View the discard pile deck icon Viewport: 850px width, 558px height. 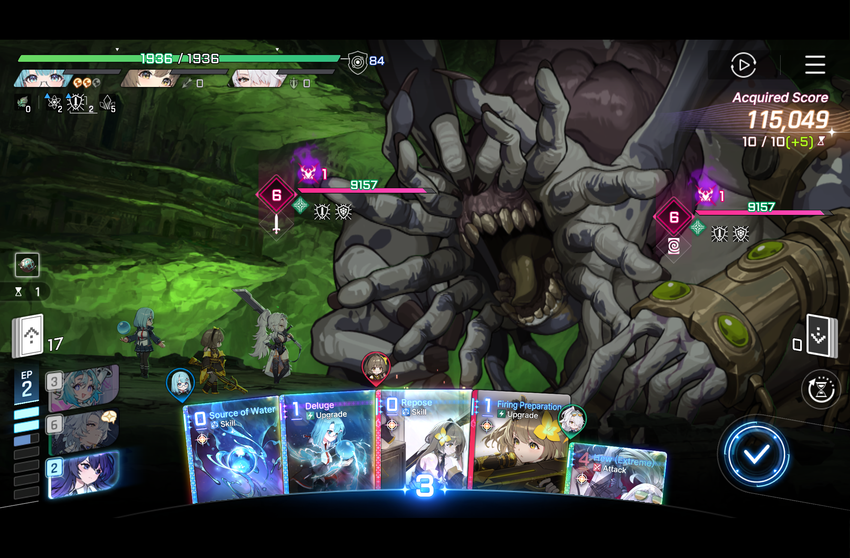coord(820,336)
